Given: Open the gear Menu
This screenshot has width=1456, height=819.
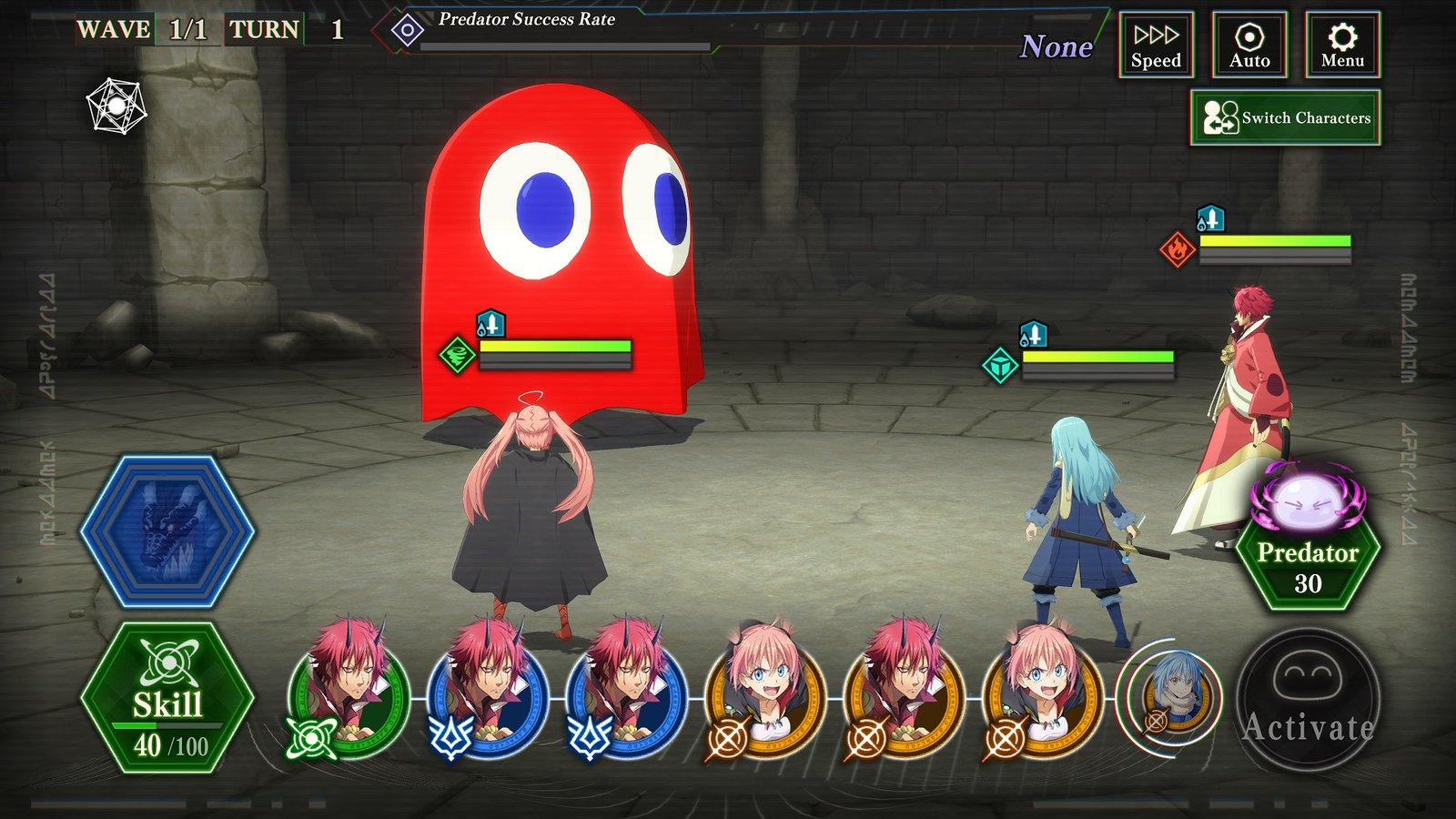Looking at the screenshot, I should point(1342,45).
